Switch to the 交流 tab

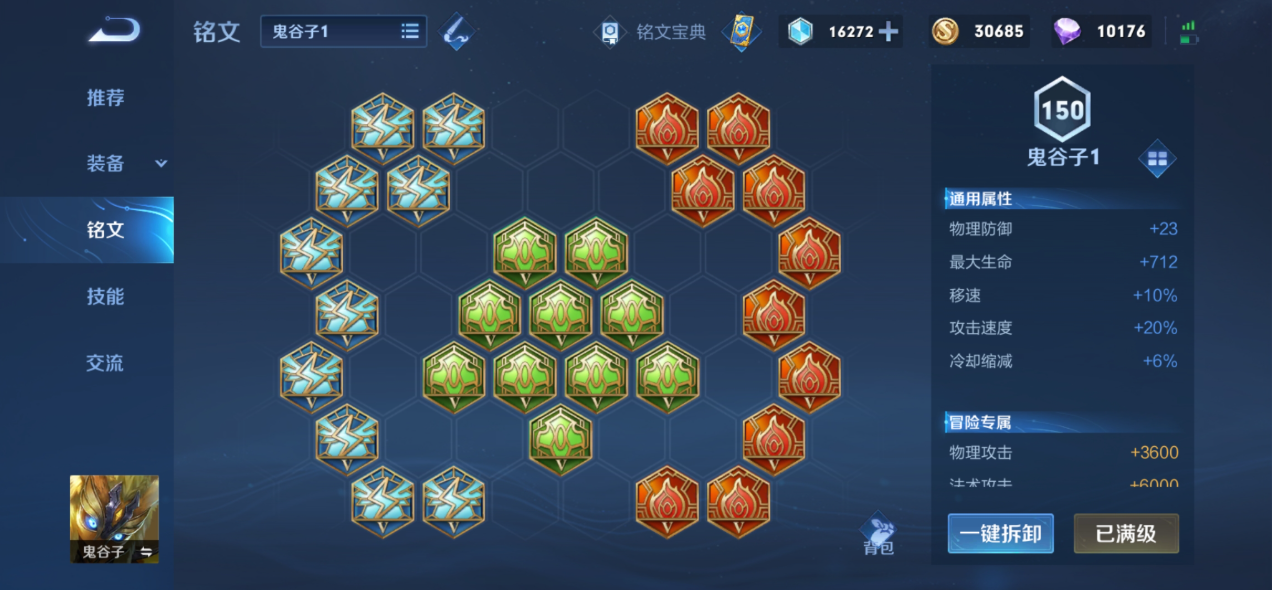point(105,363)
